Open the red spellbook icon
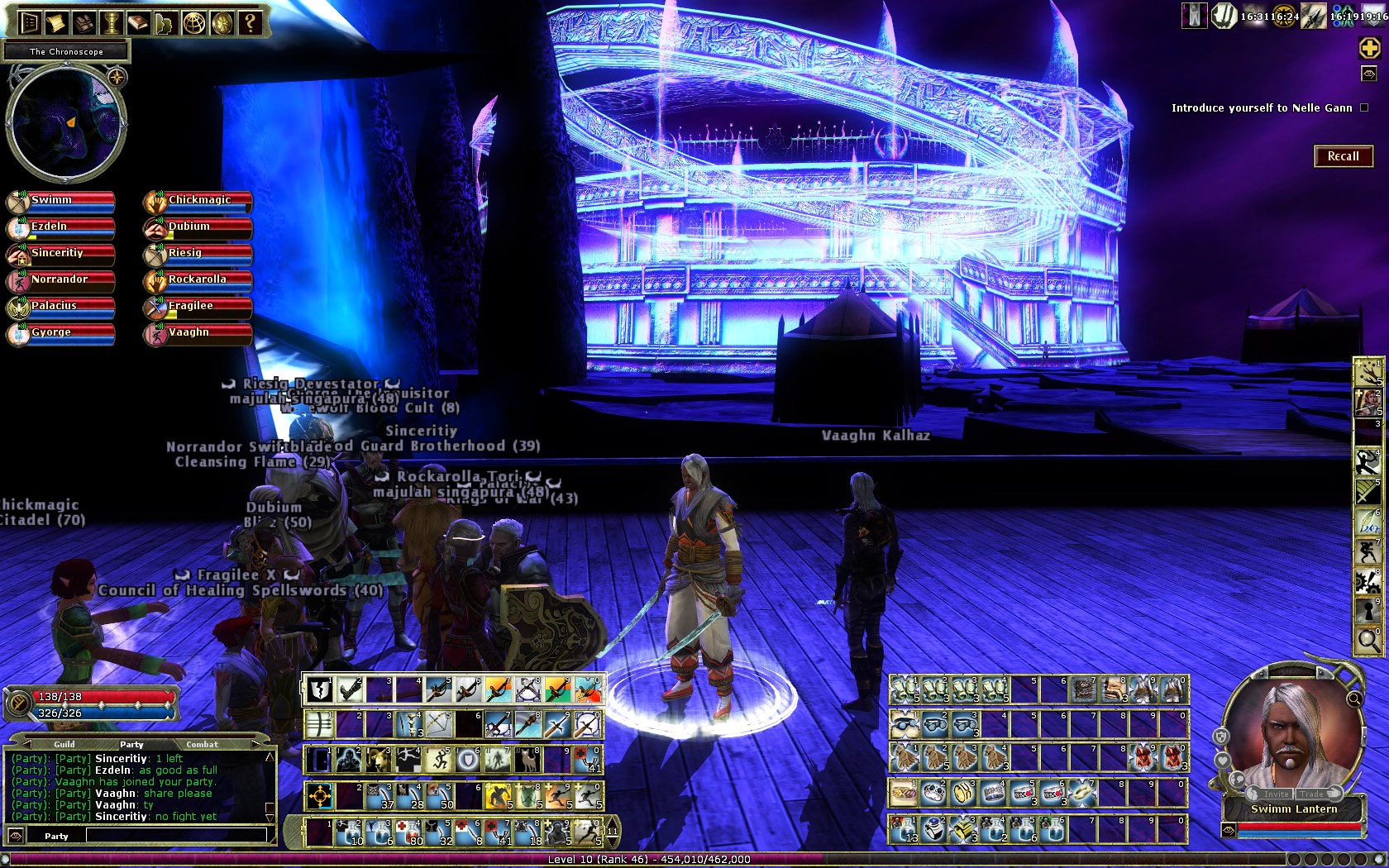The height and width of the screenshot is (868, 1389). pos(138,22)
